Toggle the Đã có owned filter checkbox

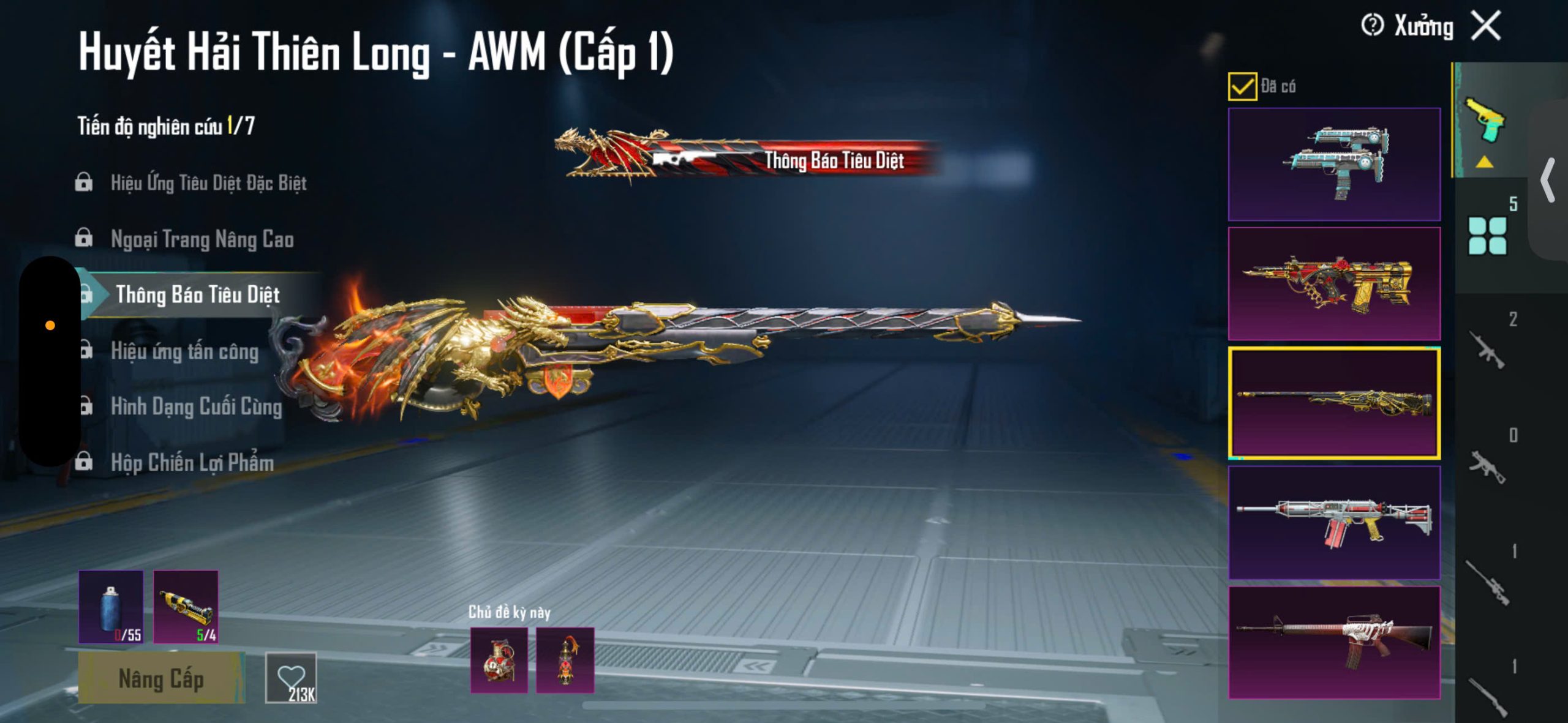(x=1242, y=86)
